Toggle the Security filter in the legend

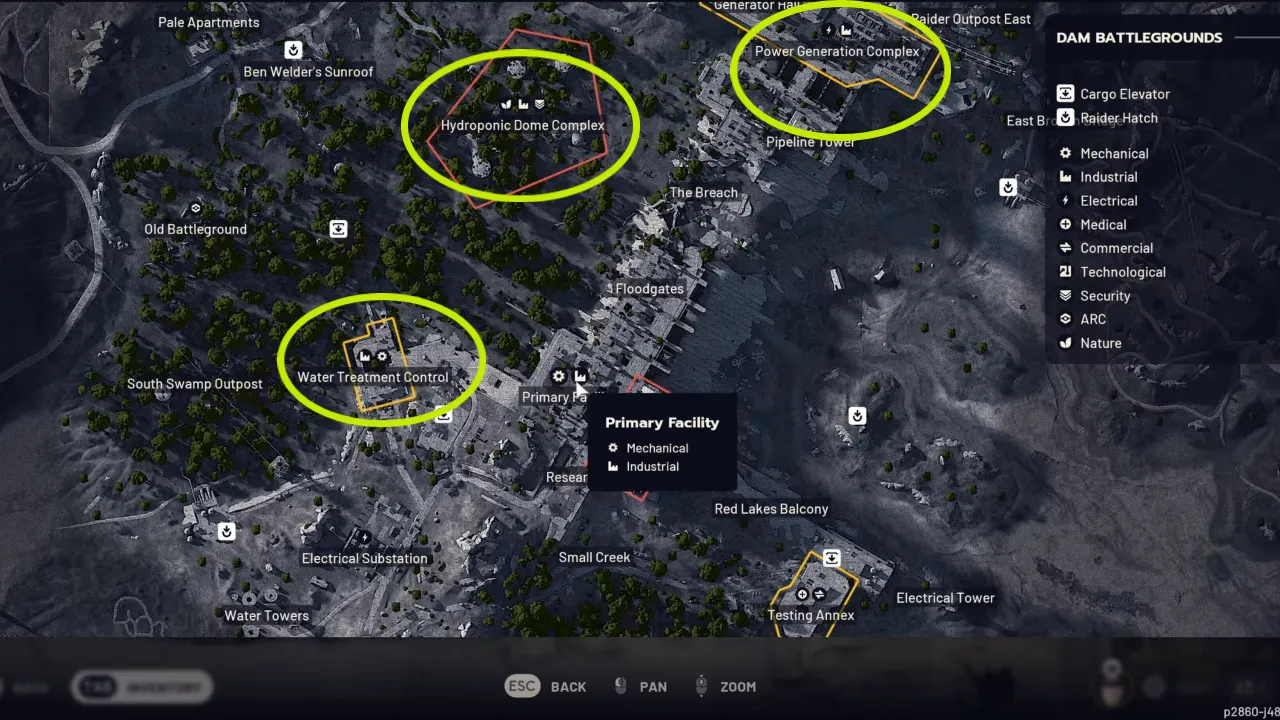1065,295
